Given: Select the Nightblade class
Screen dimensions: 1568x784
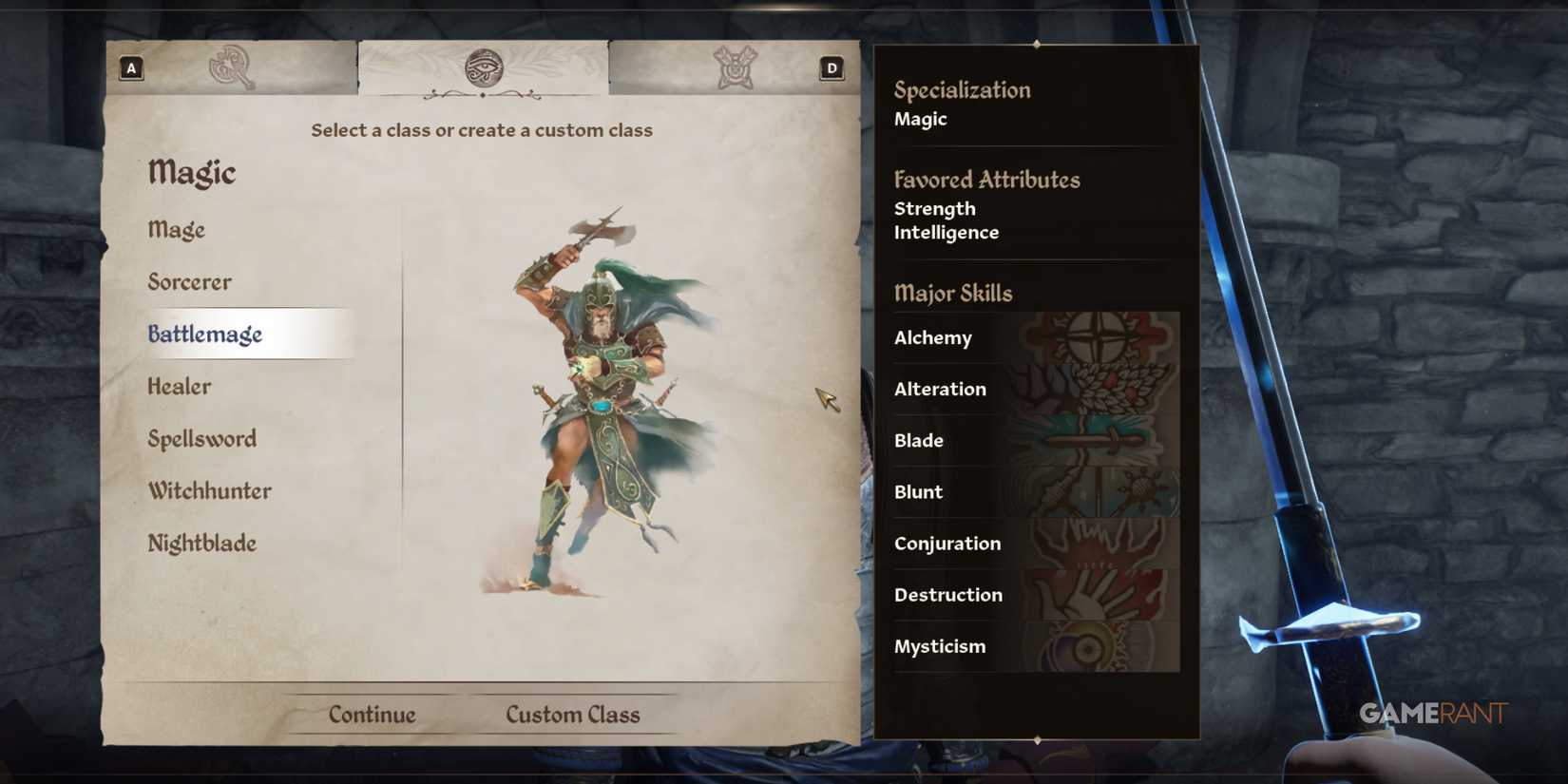Looking at the screenshot, I should coord(201,543).
